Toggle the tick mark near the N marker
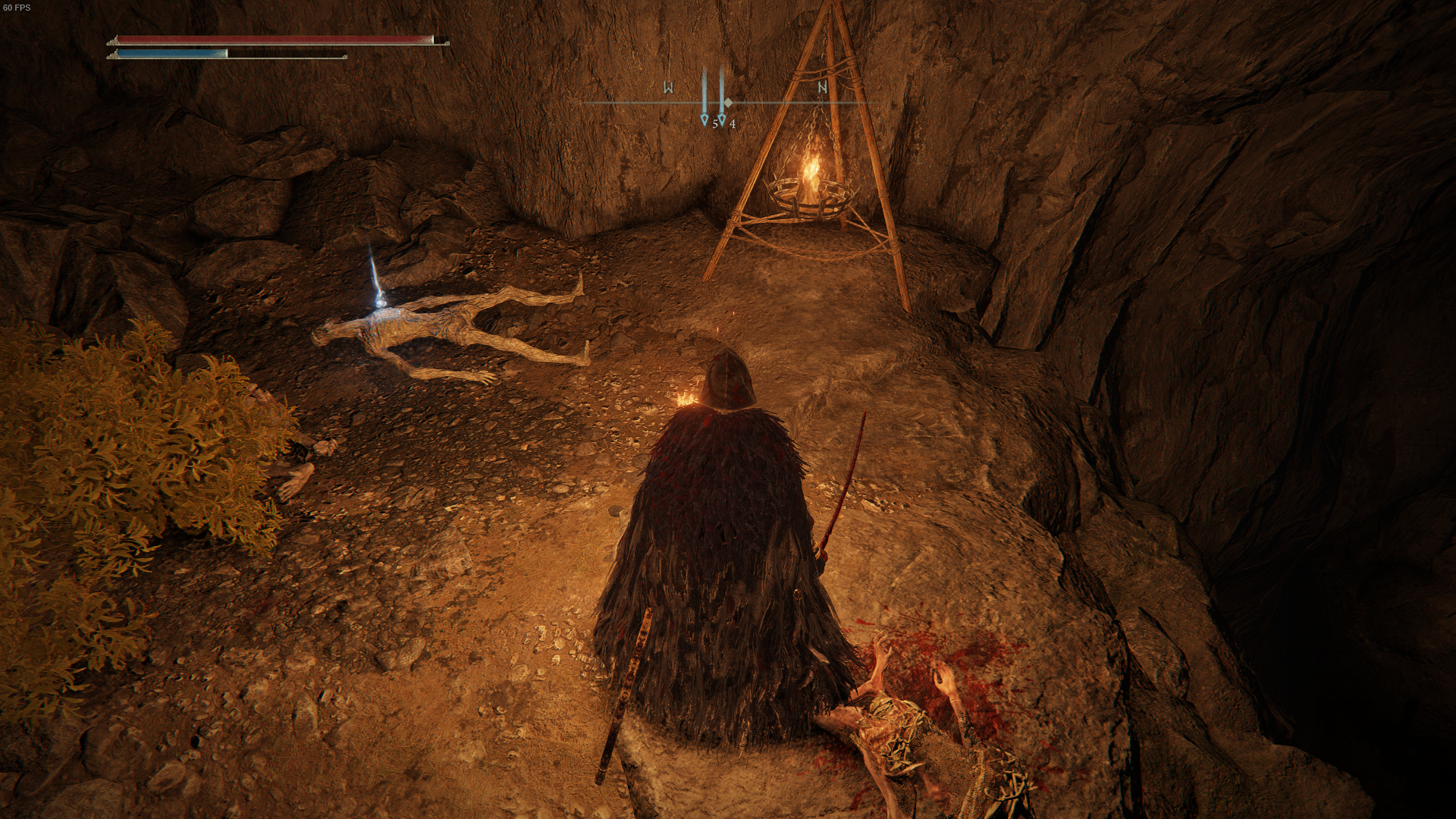1456x819 pixels. [x=823, y=102]
